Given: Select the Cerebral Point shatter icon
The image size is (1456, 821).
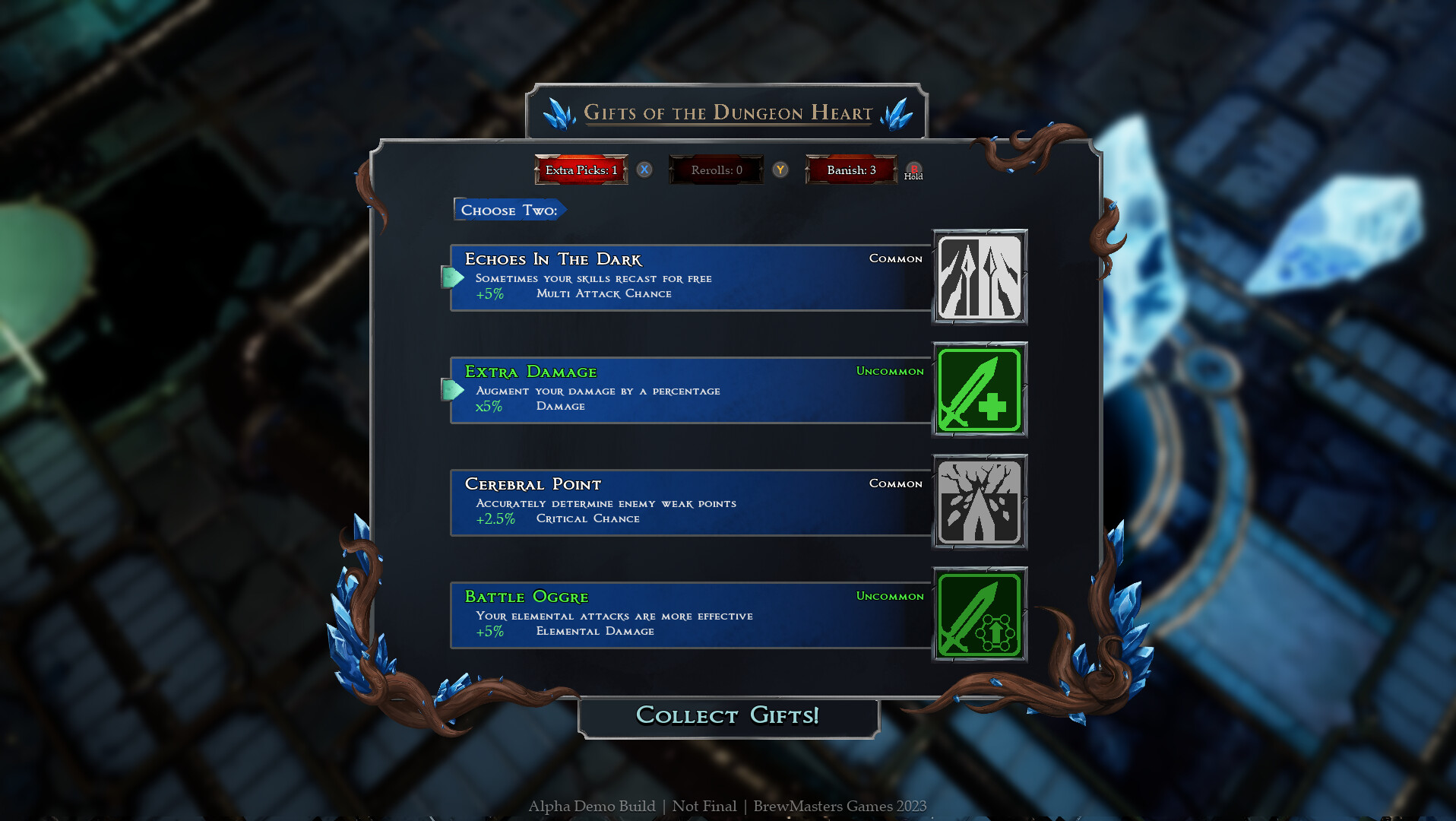Looking at the screenshot, I should [979, 502].
